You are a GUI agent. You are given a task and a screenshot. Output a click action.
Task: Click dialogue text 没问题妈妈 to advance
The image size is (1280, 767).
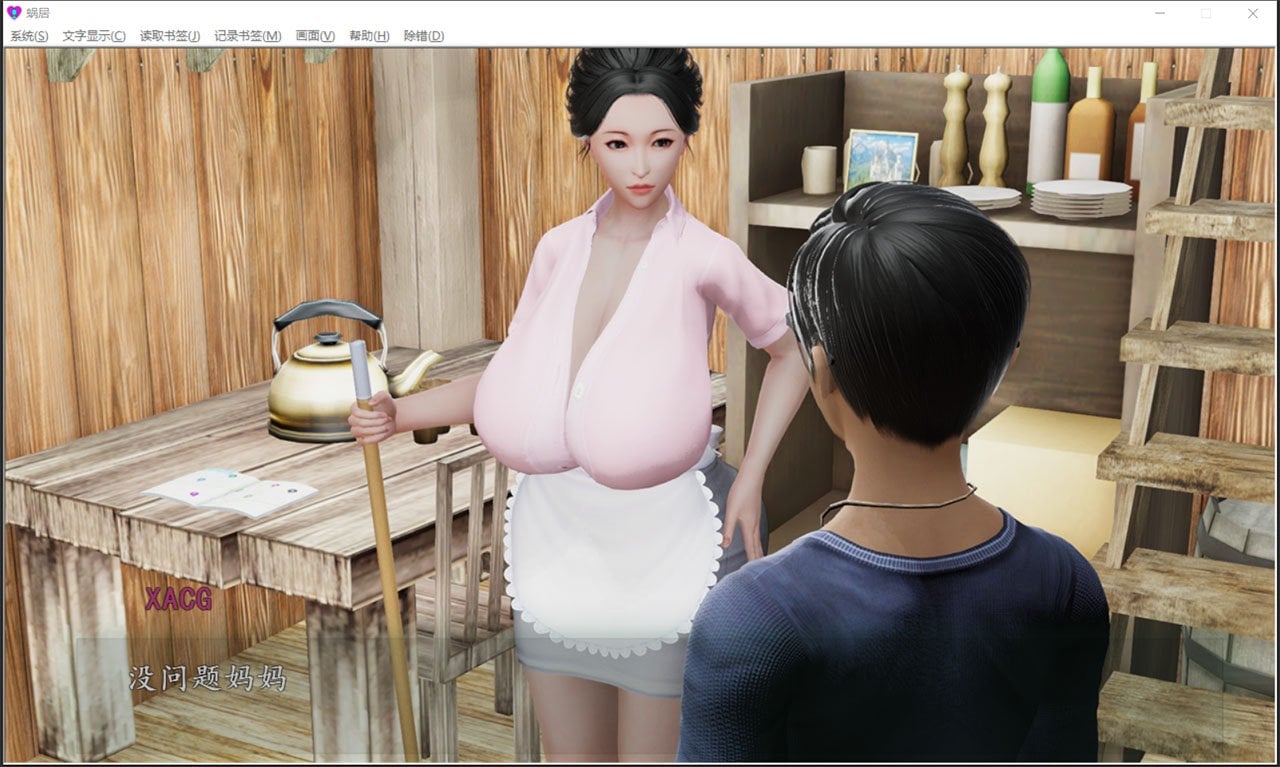coord(207,677)
